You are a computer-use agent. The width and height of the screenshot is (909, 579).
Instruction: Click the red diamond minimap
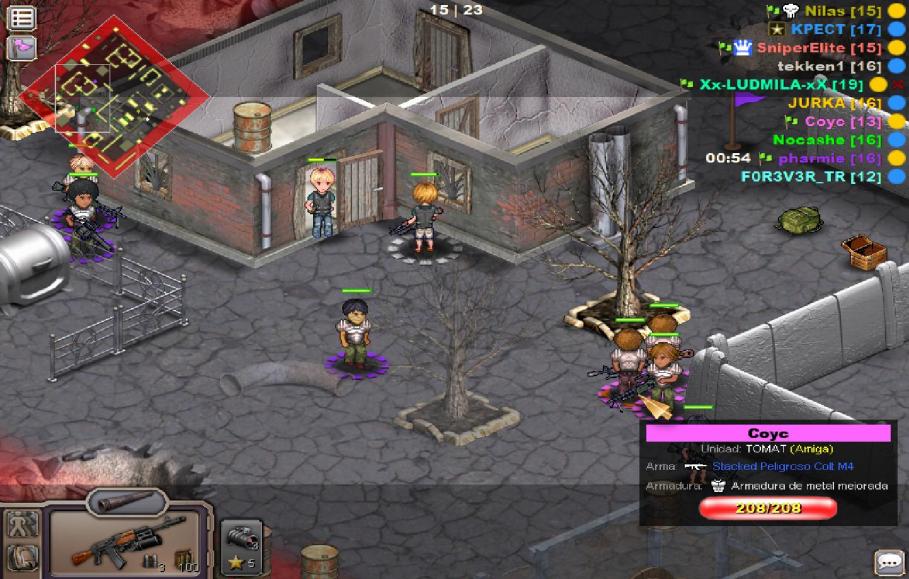pos(114,100)
